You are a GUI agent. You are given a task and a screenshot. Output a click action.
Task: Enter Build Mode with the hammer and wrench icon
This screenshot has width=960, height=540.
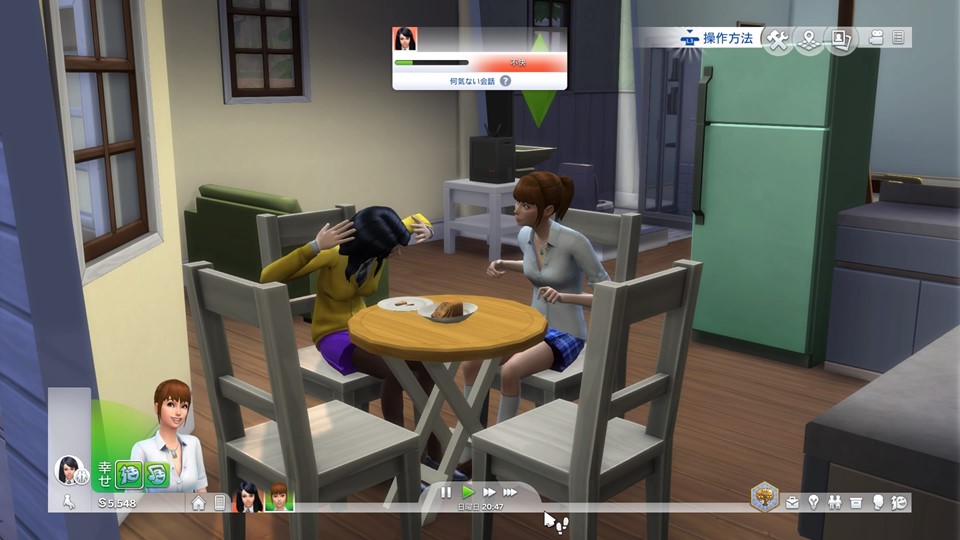point(777,39)
